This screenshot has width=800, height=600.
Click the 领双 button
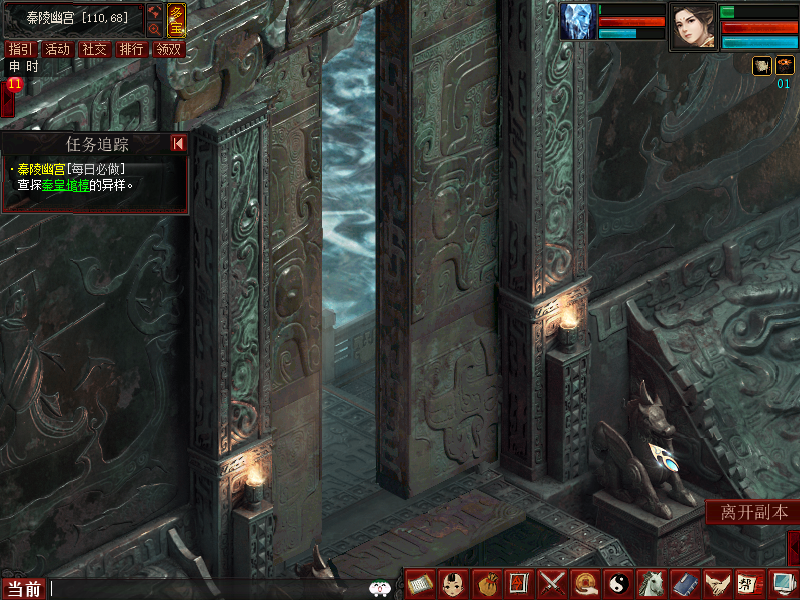[168, 49]
